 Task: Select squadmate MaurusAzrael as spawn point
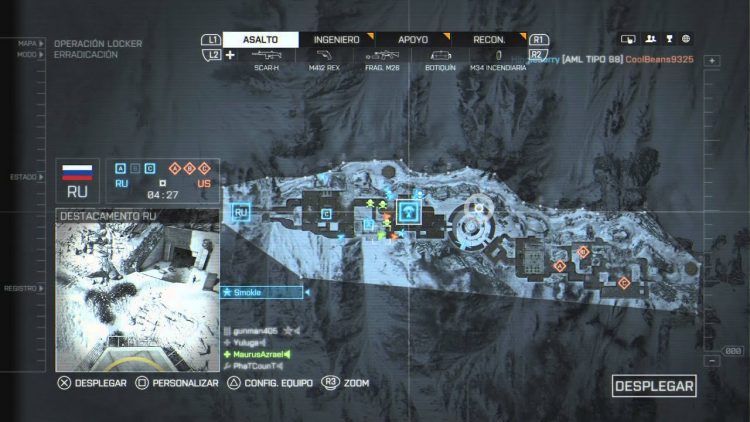click(x=257, y=355)
